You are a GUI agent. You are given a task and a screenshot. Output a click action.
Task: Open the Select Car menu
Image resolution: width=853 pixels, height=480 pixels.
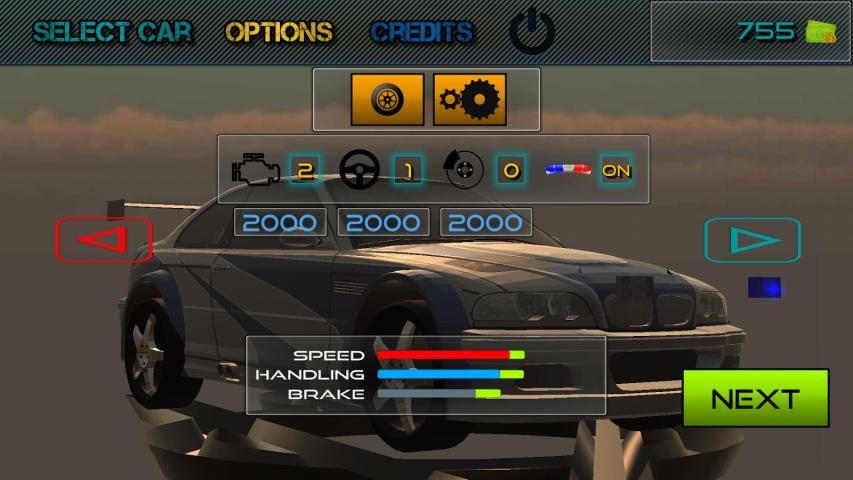(111, 32)
